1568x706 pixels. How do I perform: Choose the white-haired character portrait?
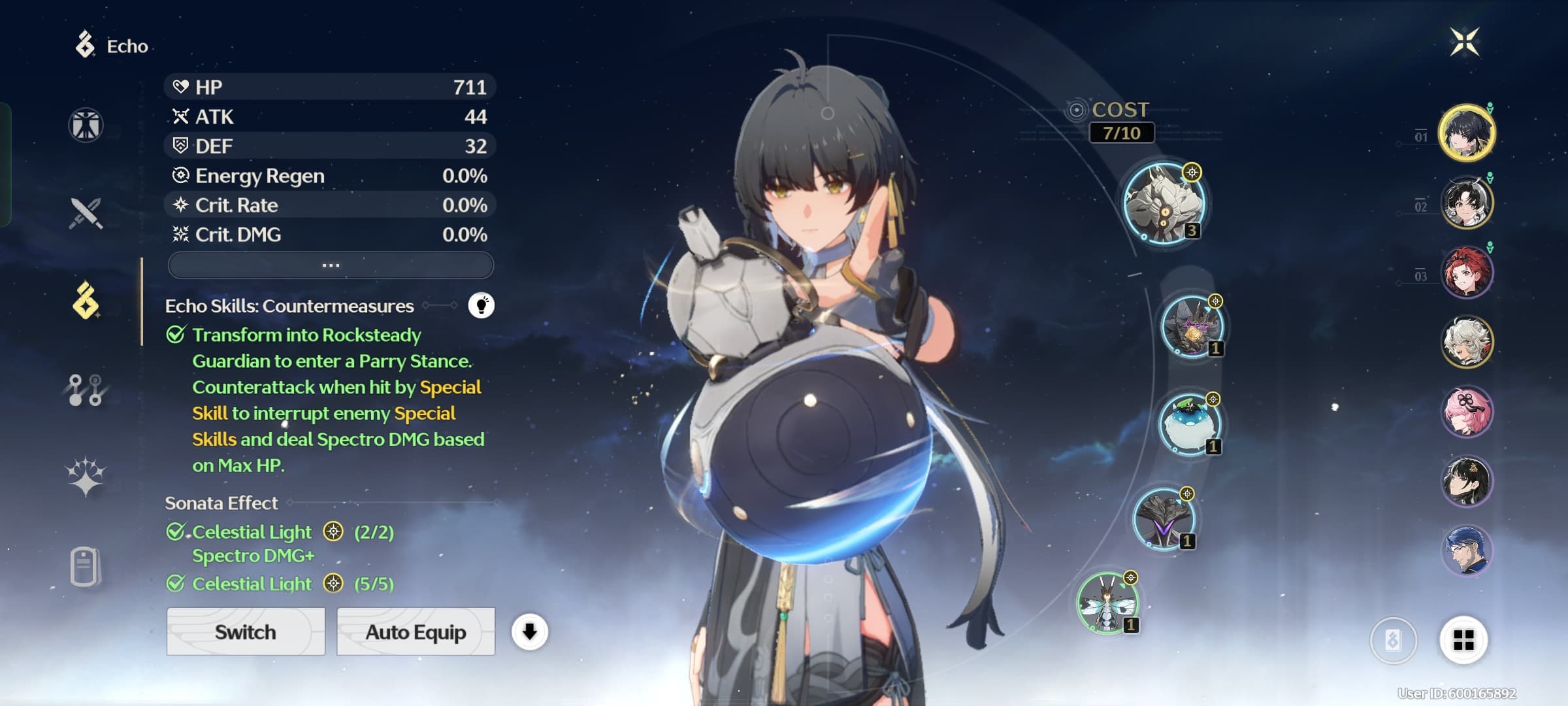pyautogui.click(x=1467, y=342)
